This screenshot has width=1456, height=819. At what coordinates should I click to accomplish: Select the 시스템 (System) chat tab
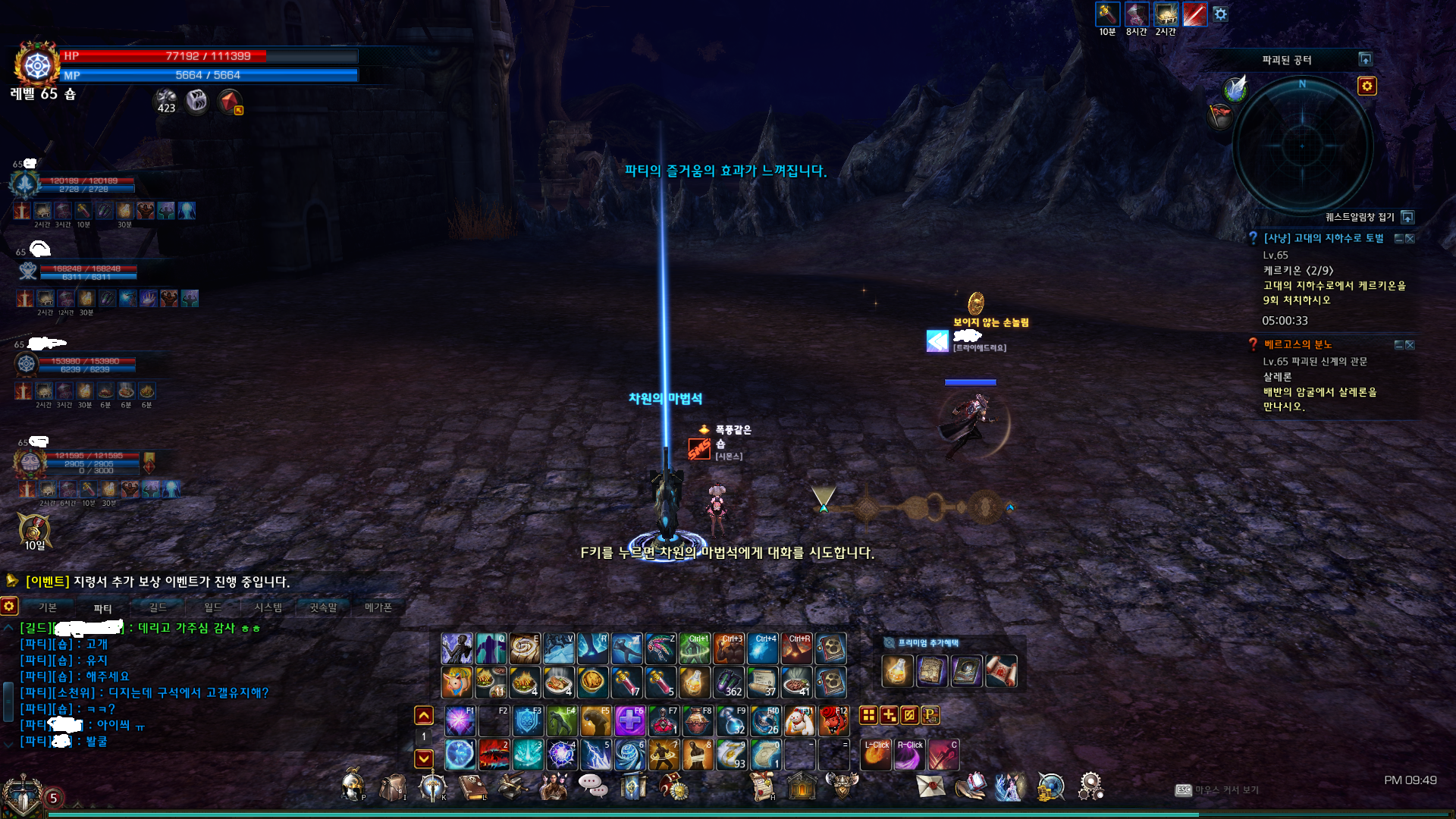coord(268,607)
